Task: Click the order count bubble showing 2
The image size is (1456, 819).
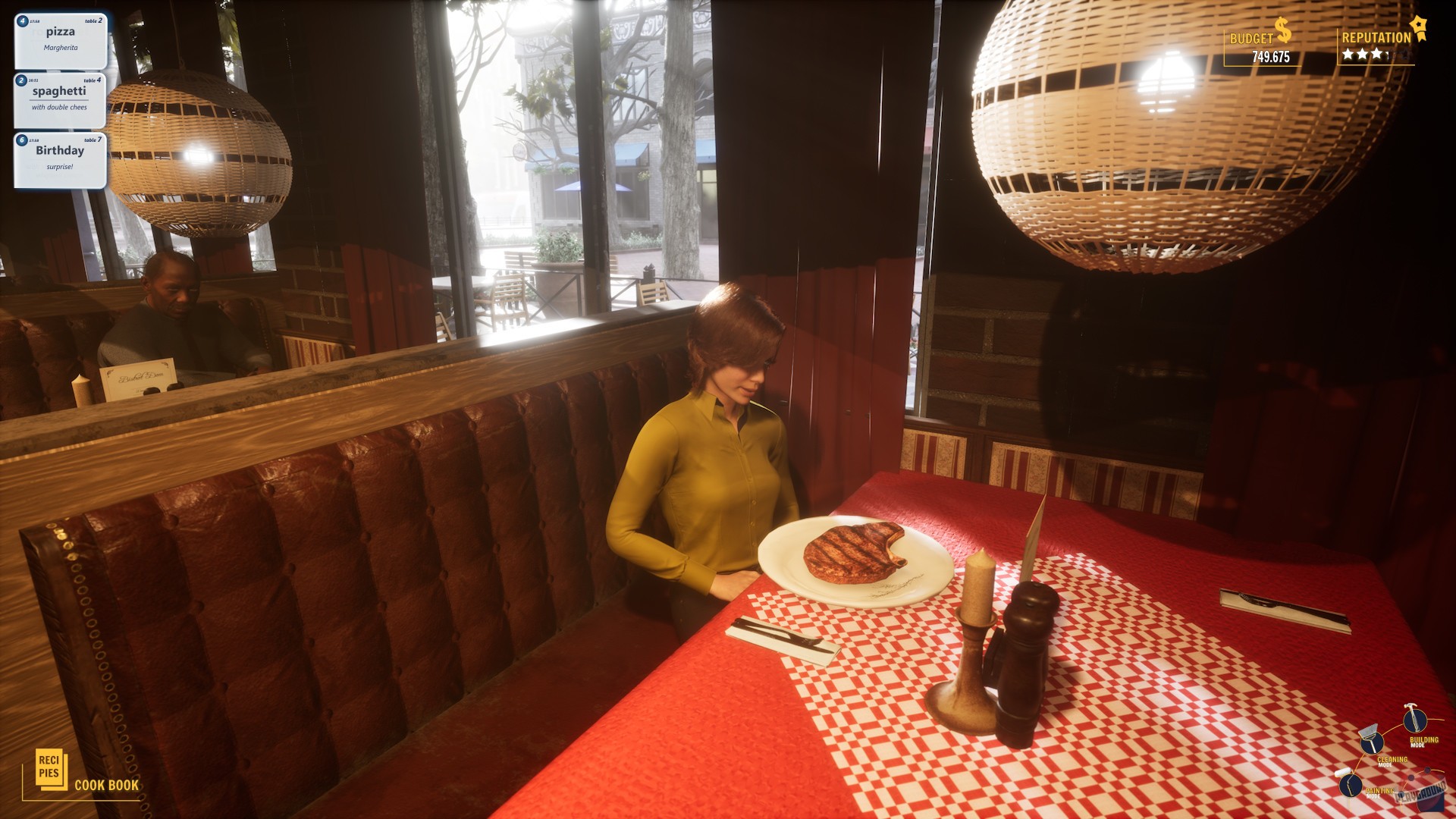Action: tap(21, 80)
